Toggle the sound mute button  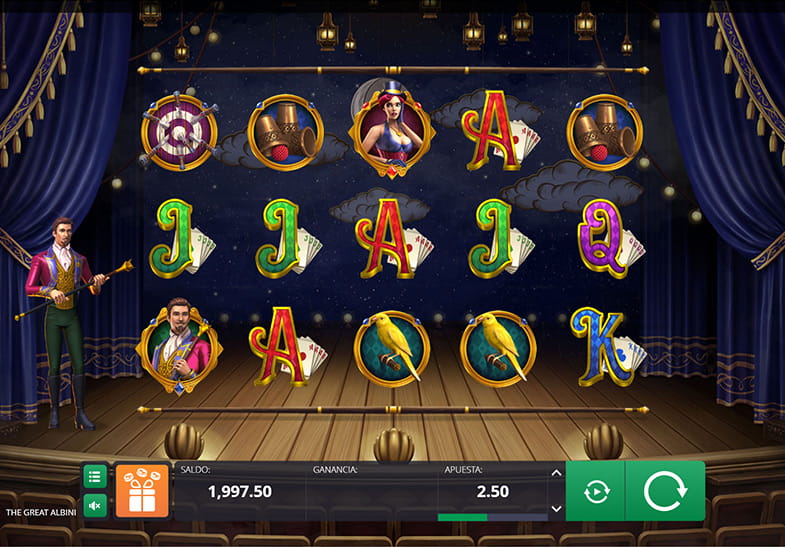point(95,506)
